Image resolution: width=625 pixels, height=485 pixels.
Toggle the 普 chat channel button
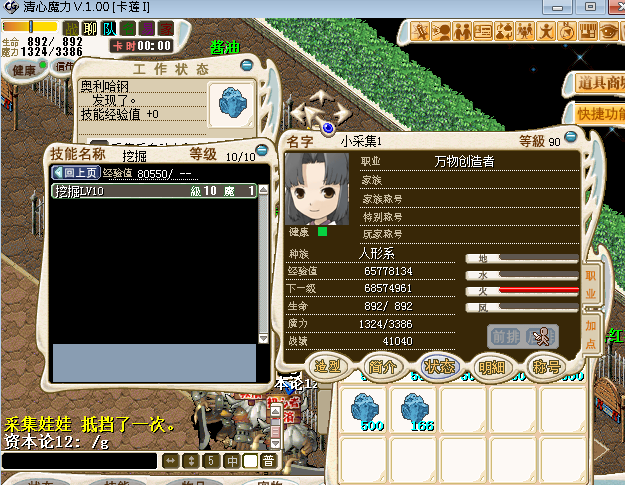pyautogui.click(x=269, y=461)
